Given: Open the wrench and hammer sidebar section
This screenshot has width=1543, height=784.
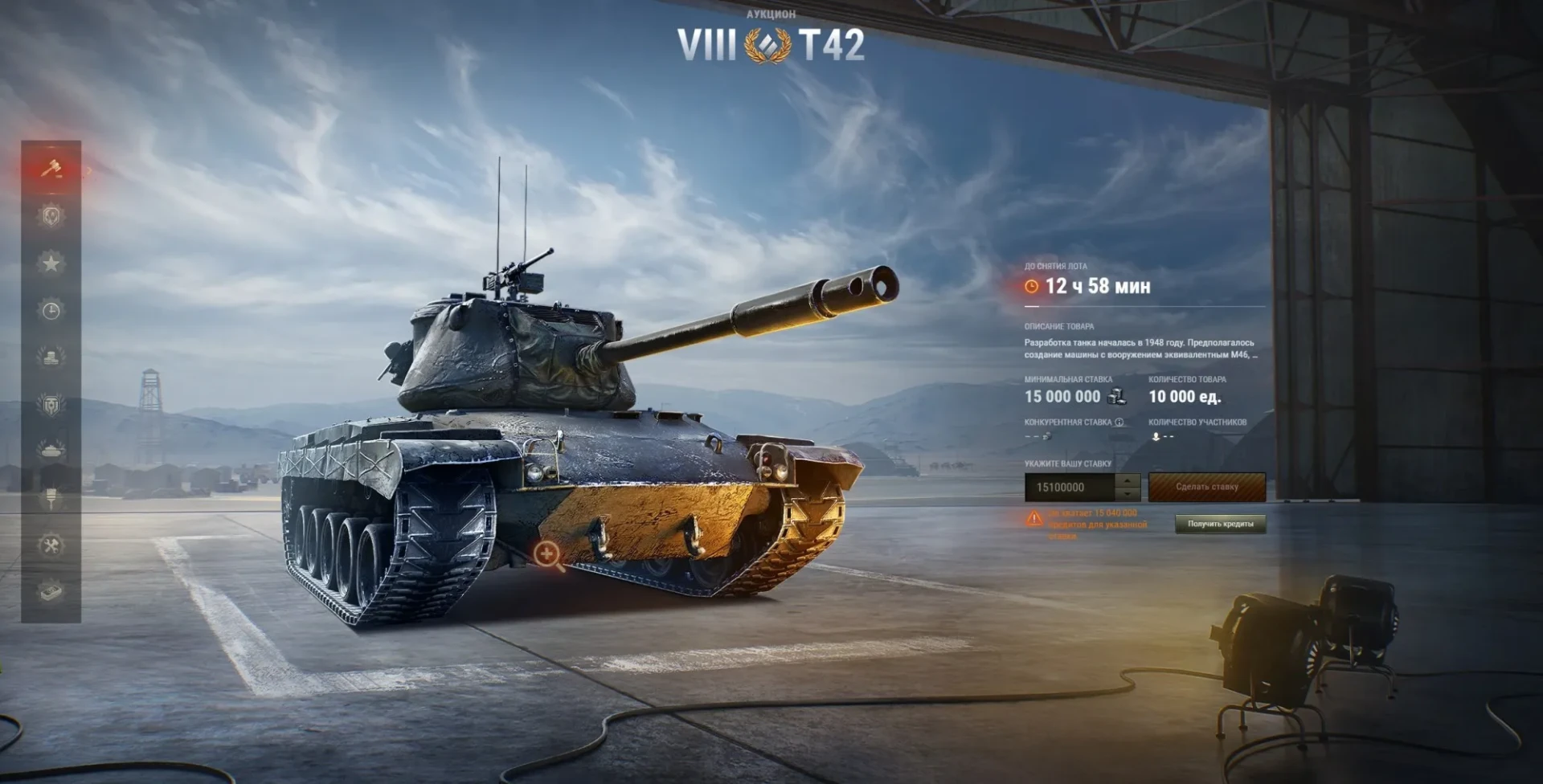Looking at the screenshot, I should click(51, 546).
